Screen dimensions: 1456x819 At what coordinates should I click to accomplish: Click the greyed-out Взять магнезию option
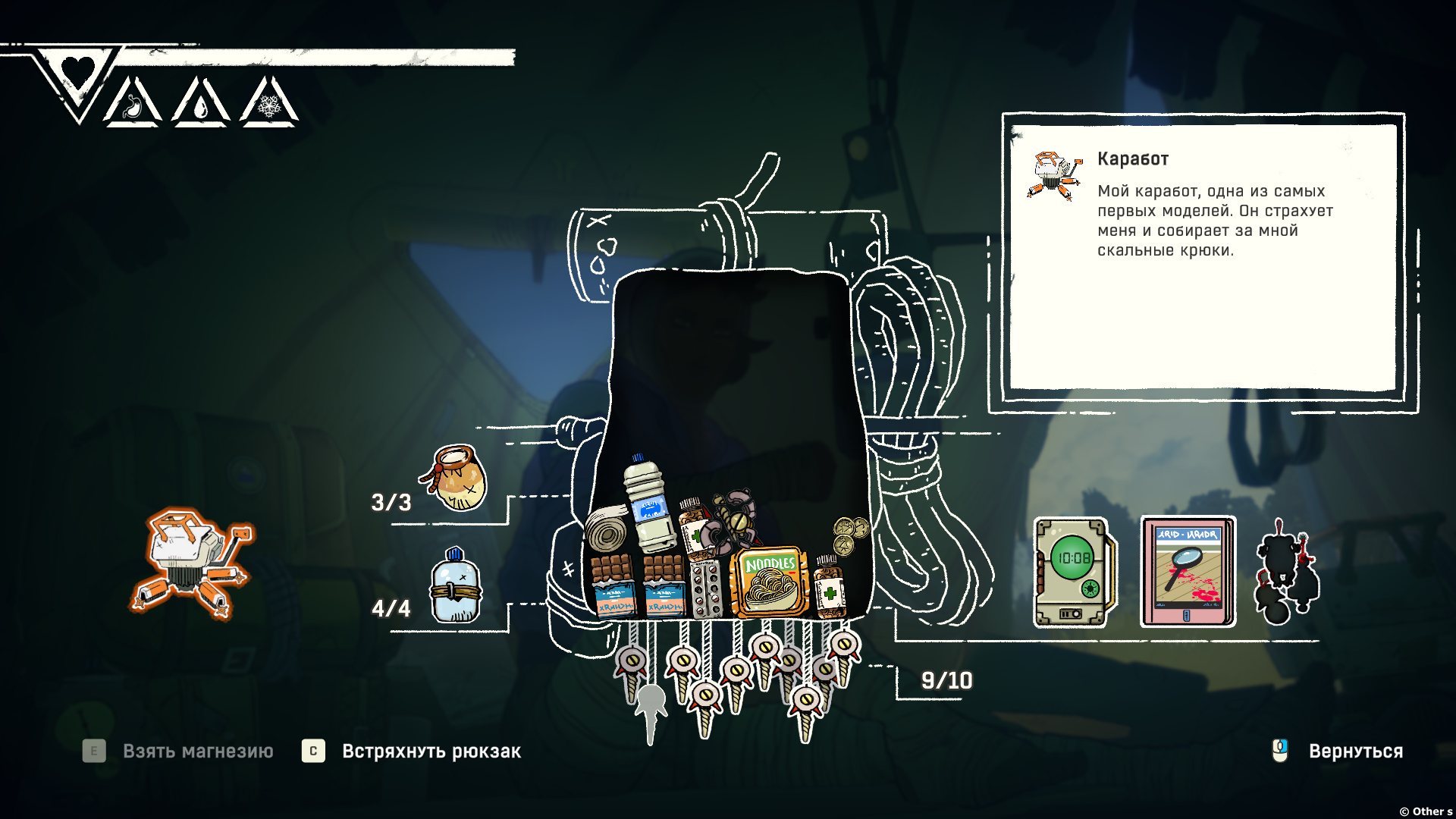[197, 752]
